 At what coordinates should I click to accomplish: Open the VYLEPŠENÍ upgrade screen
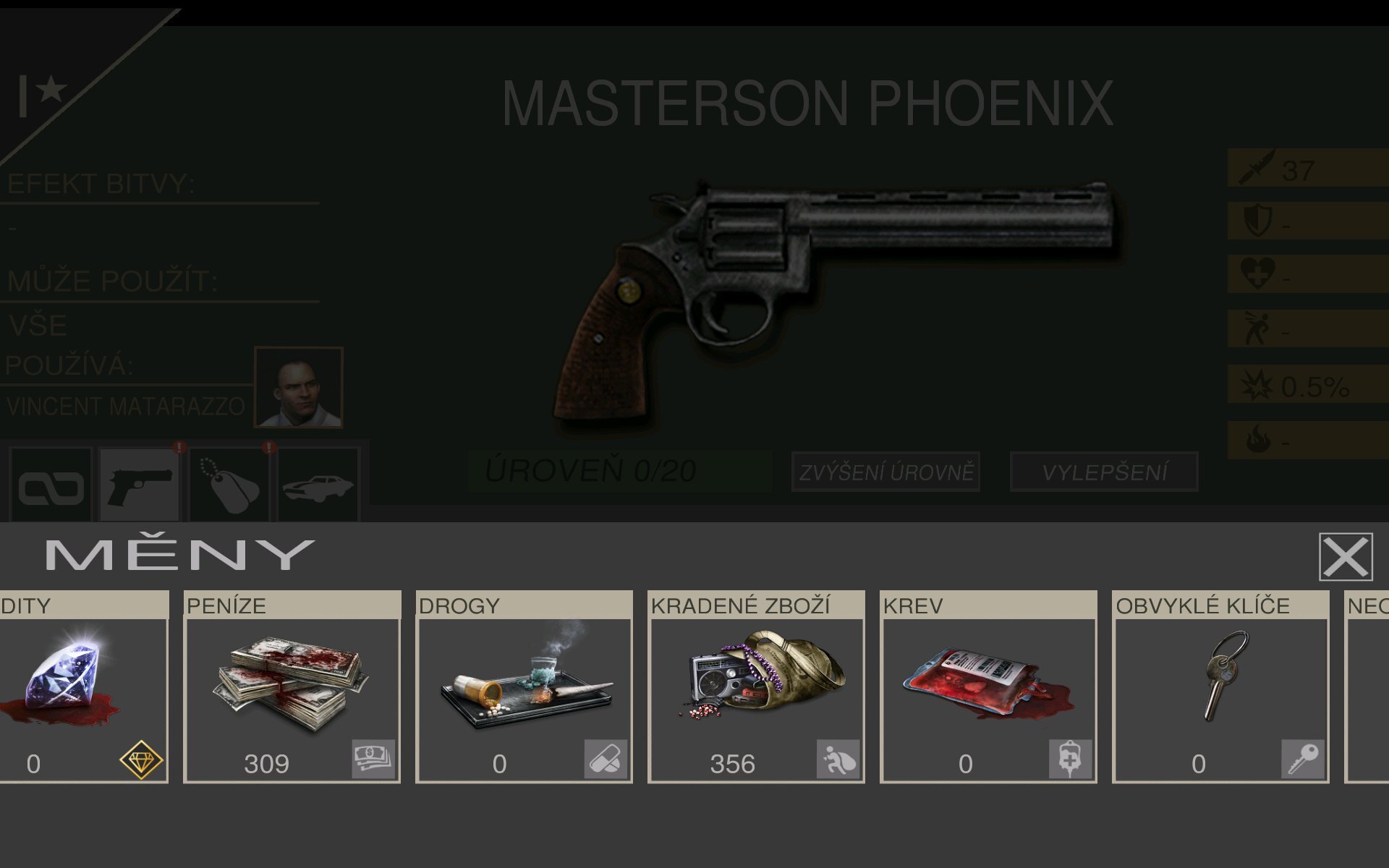pos(1103,474)
